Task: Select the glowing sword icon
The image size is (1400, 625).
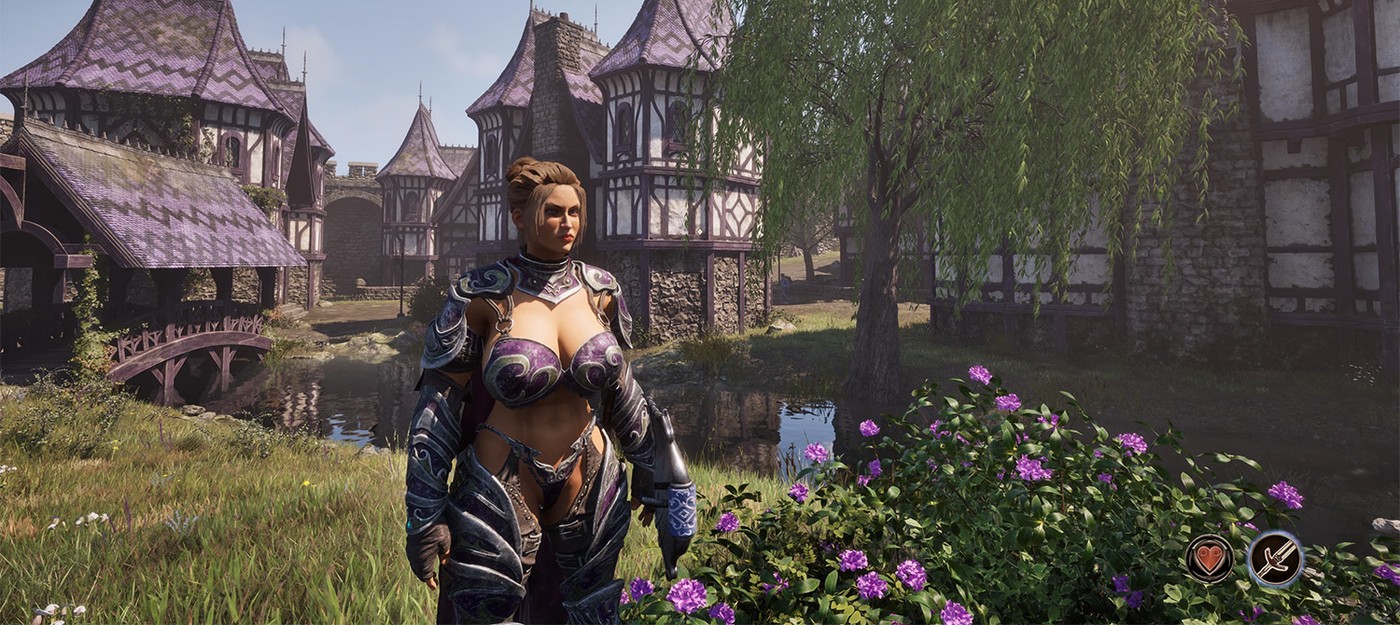Action: [1275, 559]
